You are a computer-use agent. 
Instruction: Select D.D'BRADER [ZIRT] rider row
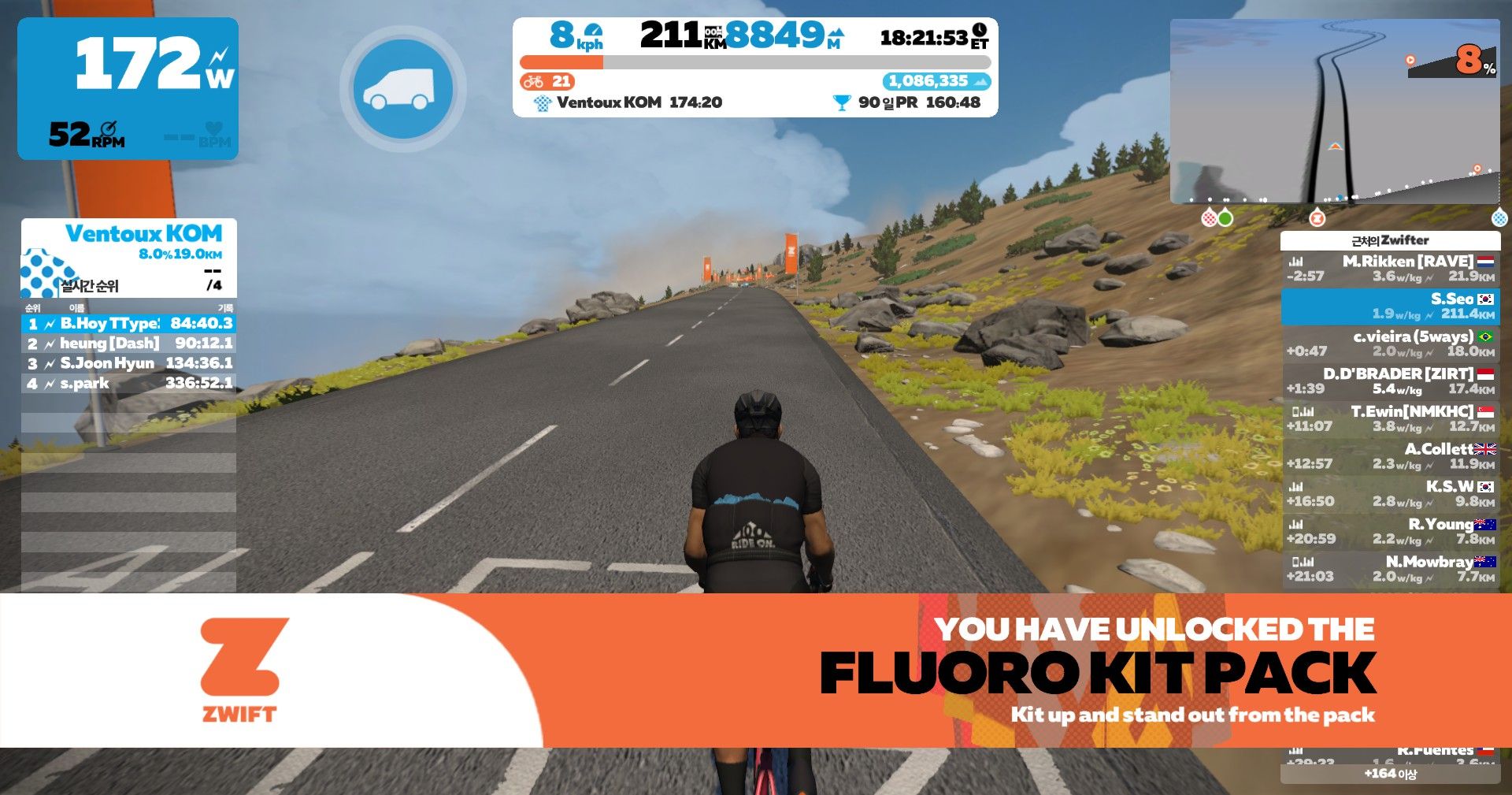coord(1391,381)
